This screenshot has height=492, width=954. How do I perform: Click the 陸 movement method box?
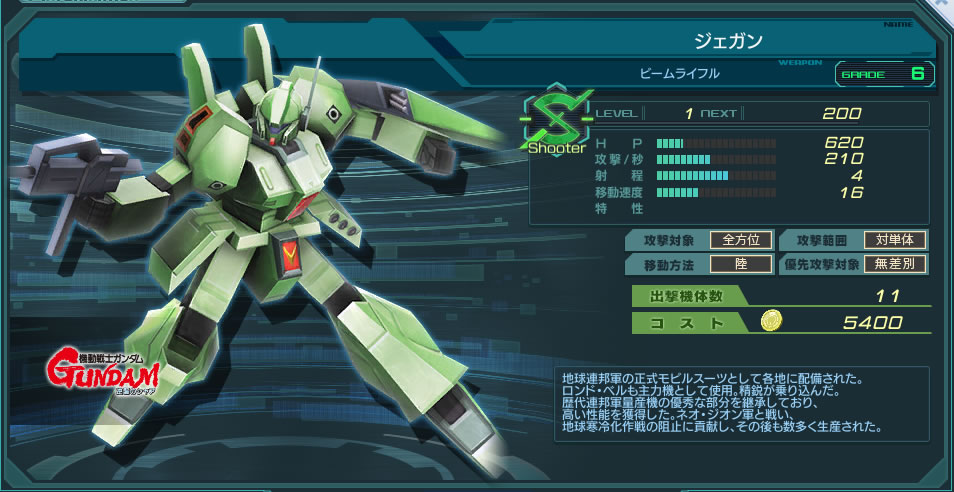coord(741,265)
